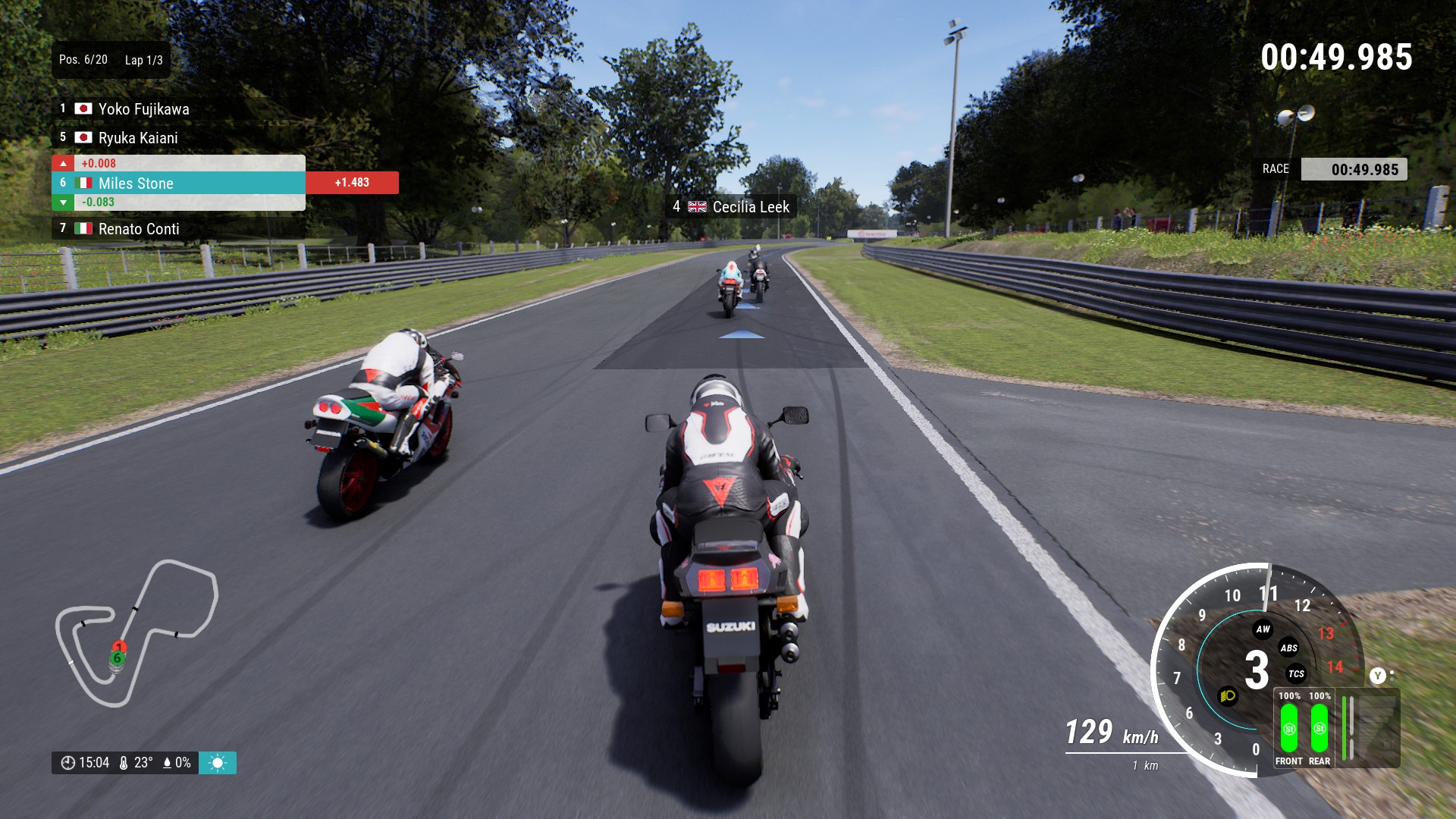
Task: Choose Renato Conti in the standings
Action: pyautogui.click(x=139, y=229)
